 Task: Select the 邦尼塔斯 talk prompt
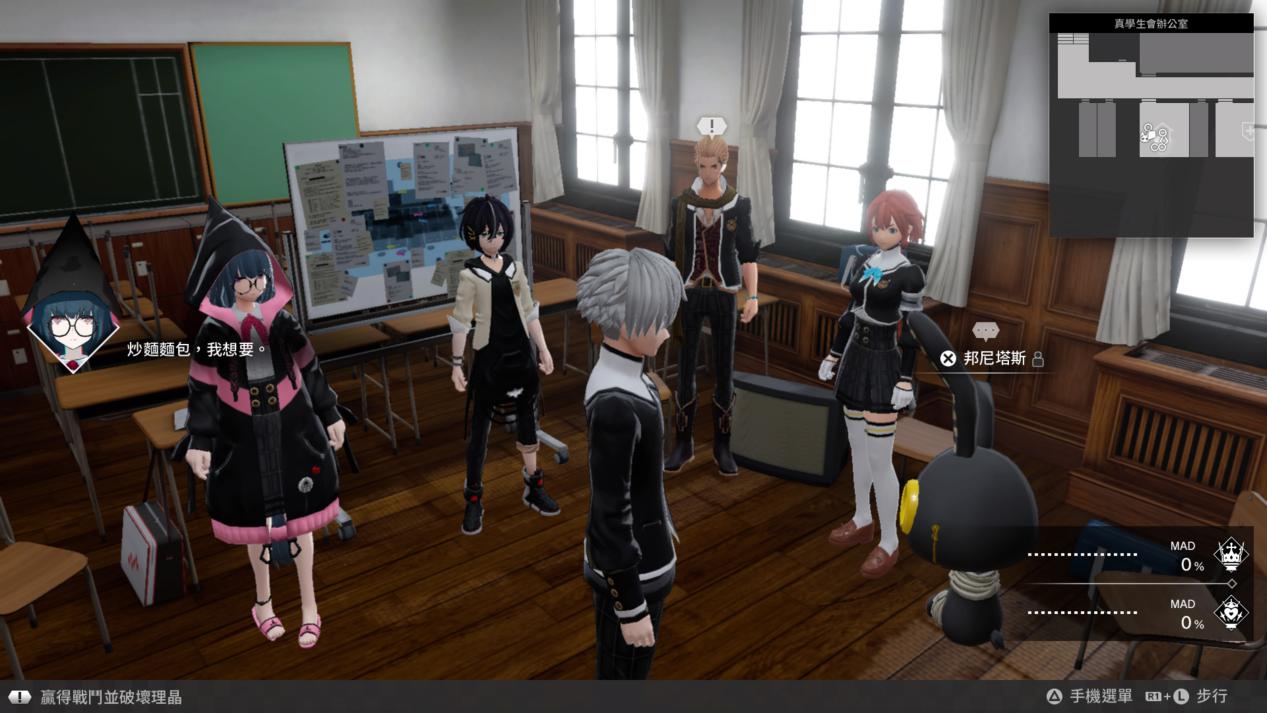coord(993,358)
